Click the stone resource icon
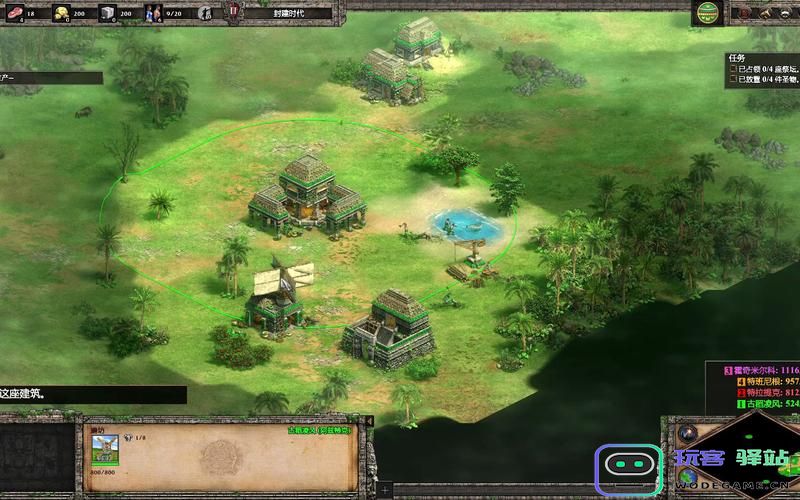 106,13
